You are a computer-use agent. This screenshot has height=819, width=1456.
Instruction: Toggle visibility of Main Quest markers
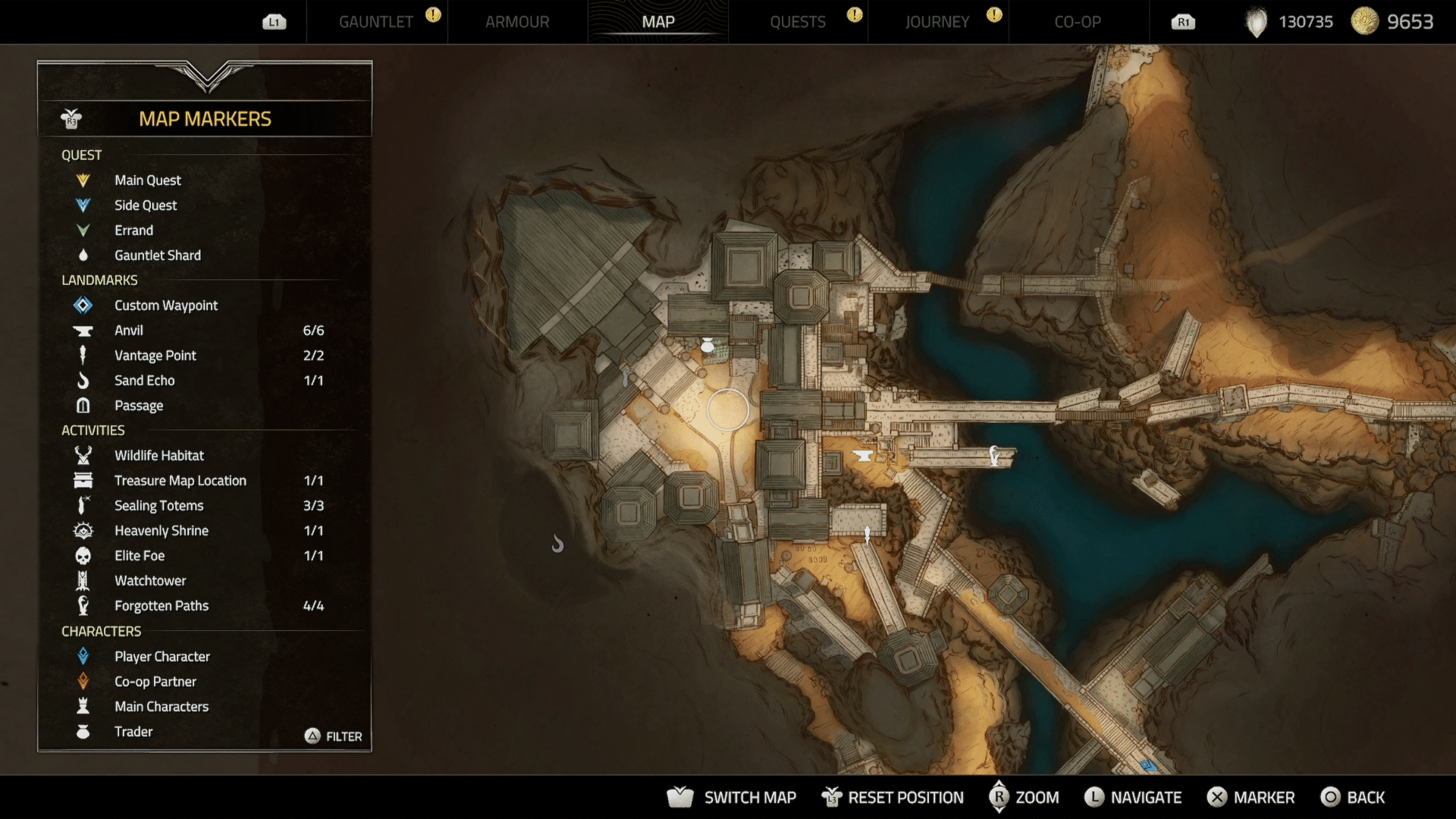pyautogui.click(x=83, y=180)
